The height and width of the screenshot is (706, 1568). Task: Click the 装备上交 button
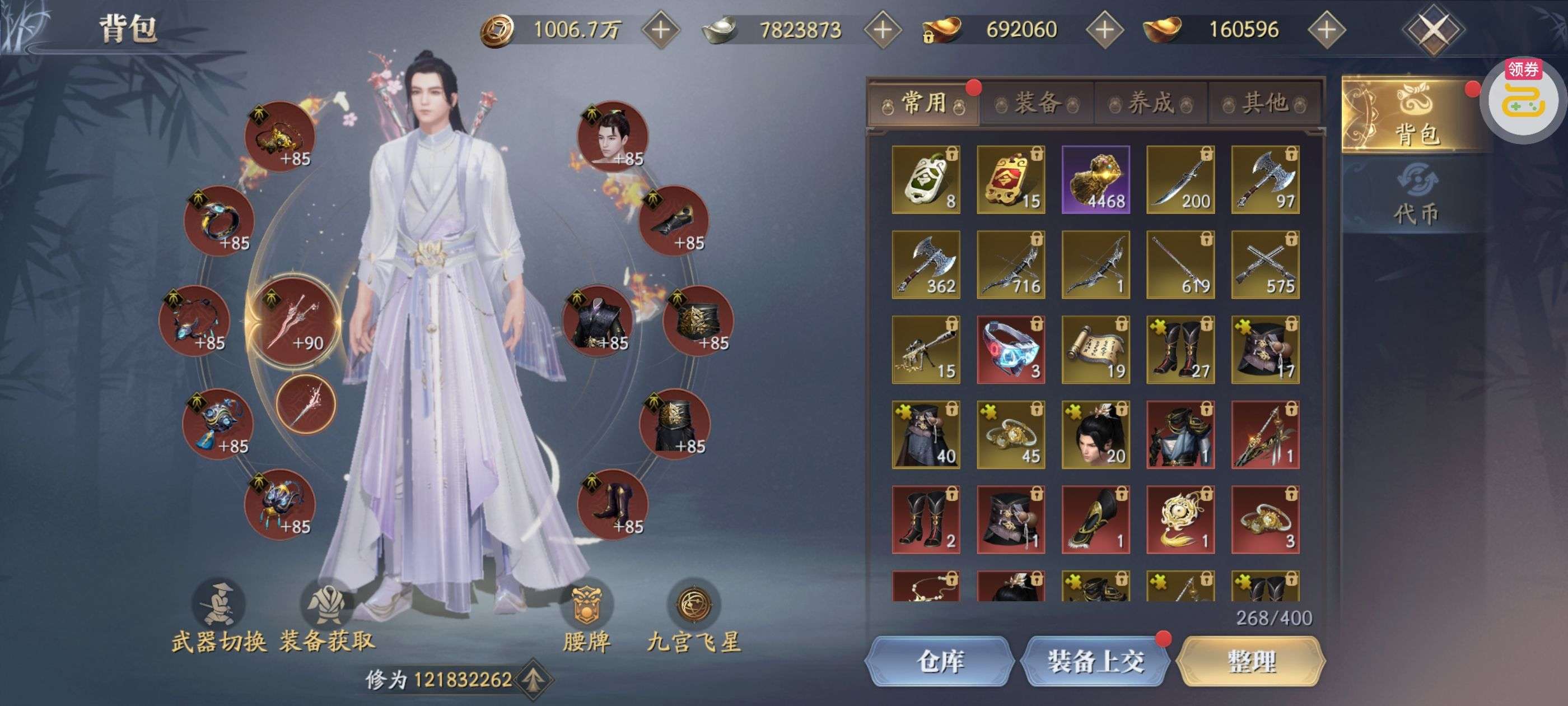point(1095,661)
